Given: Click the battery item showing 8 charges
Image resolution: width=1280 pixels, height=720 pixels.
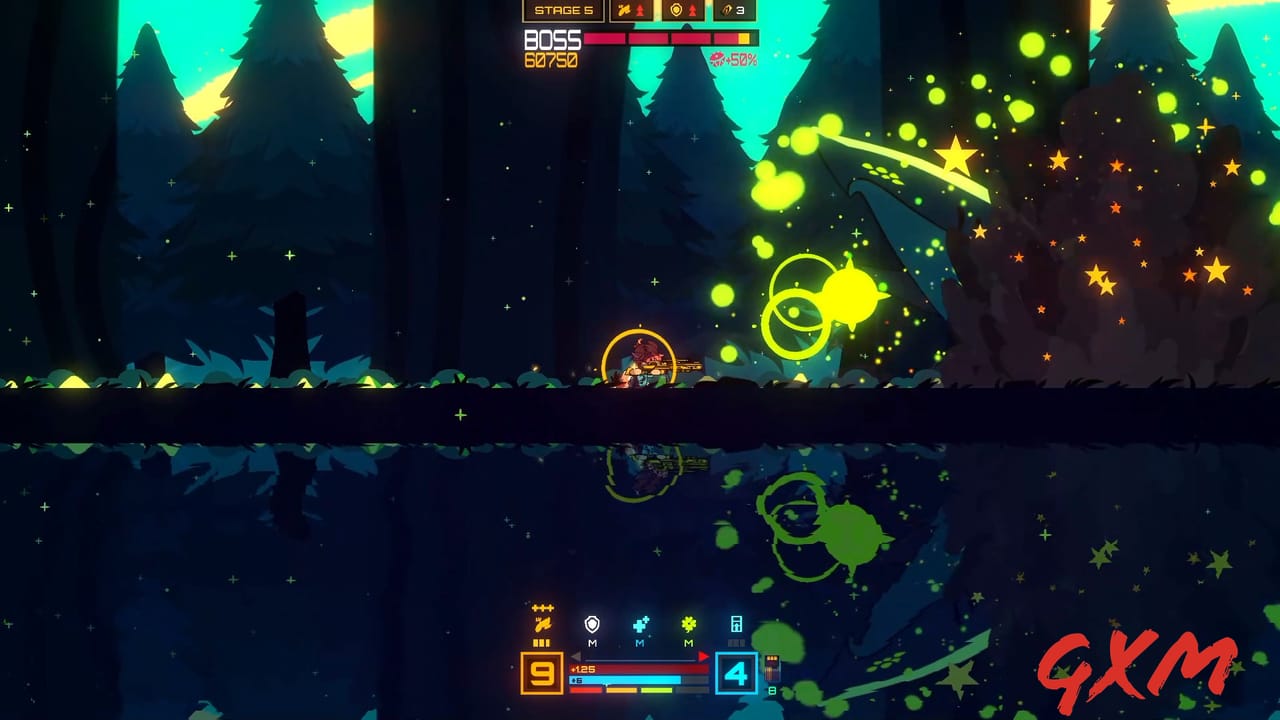Looking at the screenshot, I should [771, 668].
